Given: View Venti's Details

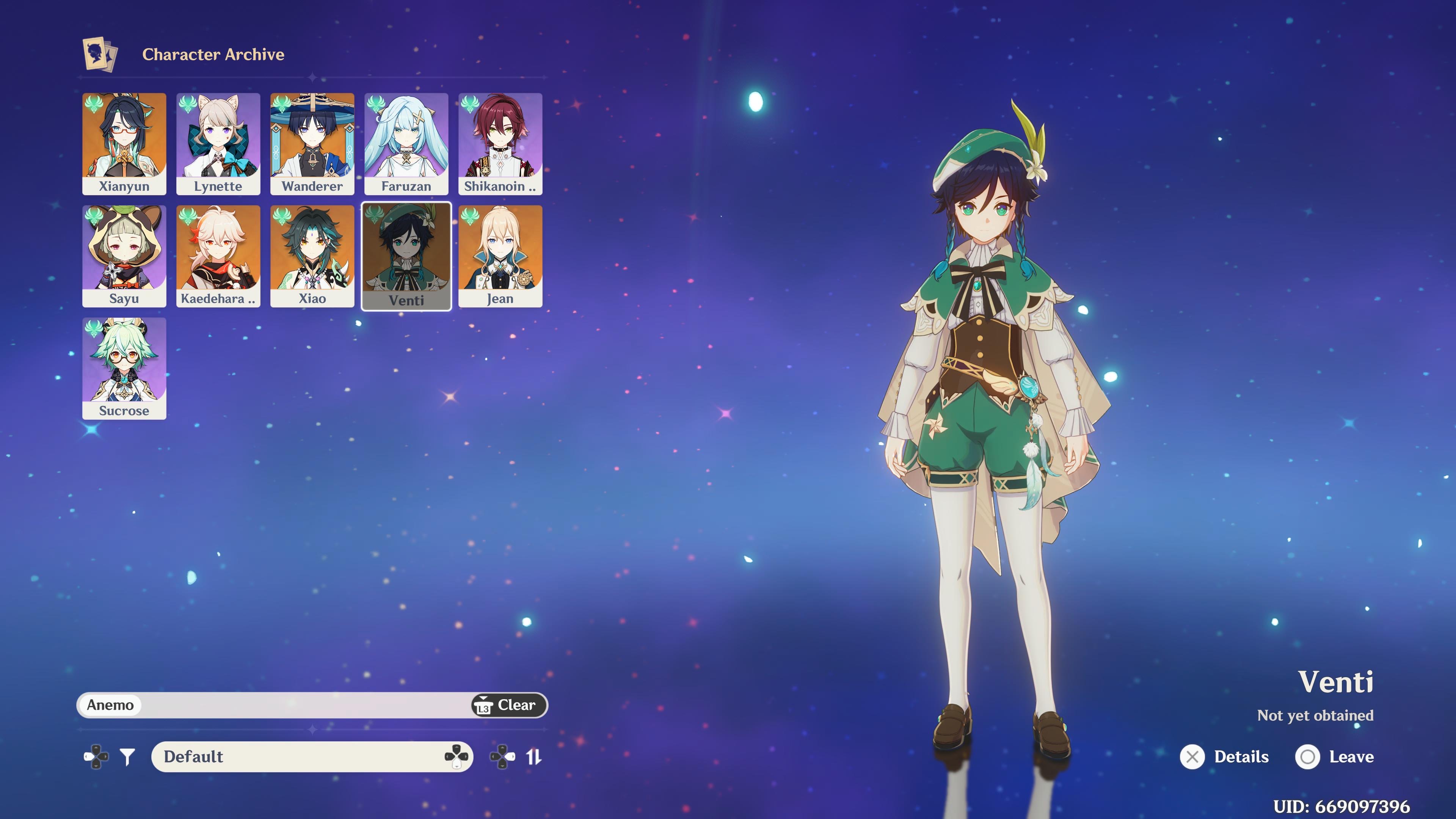Looking at the screenshot, I should coord(1225,757).
